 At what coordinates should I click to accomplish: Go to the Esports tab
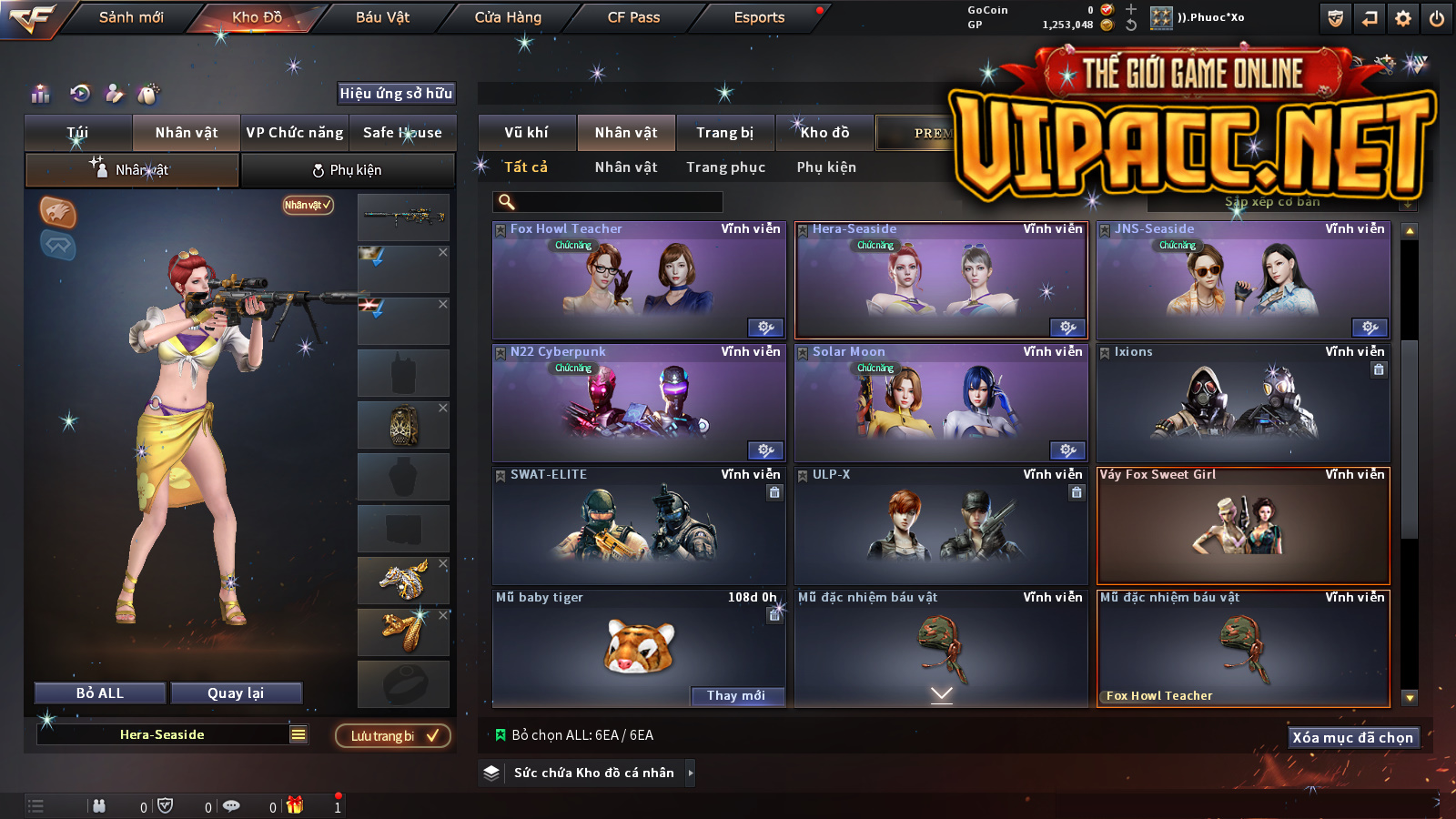click(x=759, y=17)
